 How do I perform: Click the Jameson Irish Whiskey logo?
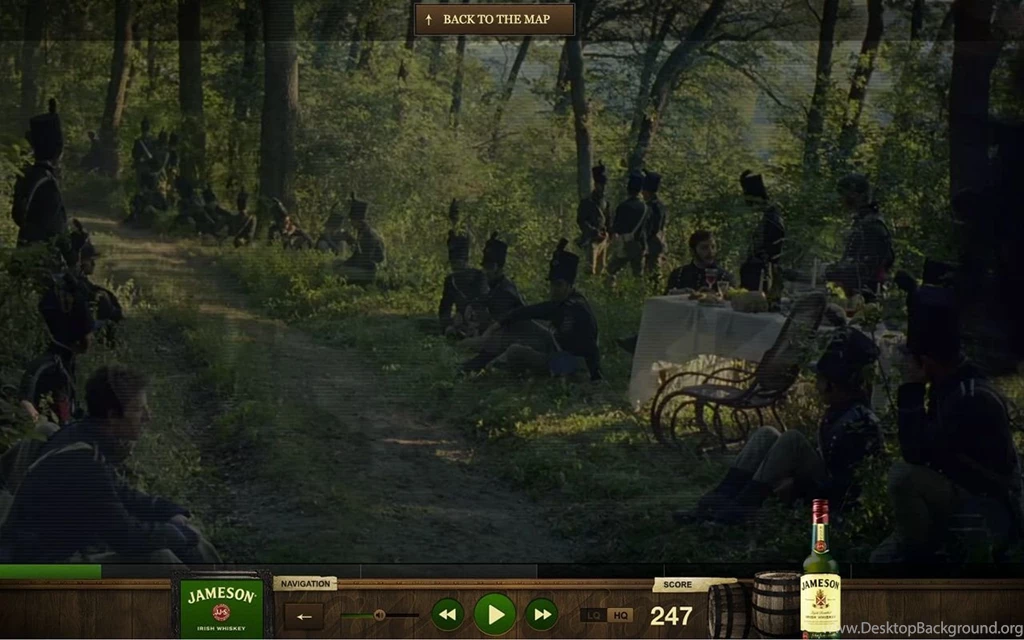221,606
